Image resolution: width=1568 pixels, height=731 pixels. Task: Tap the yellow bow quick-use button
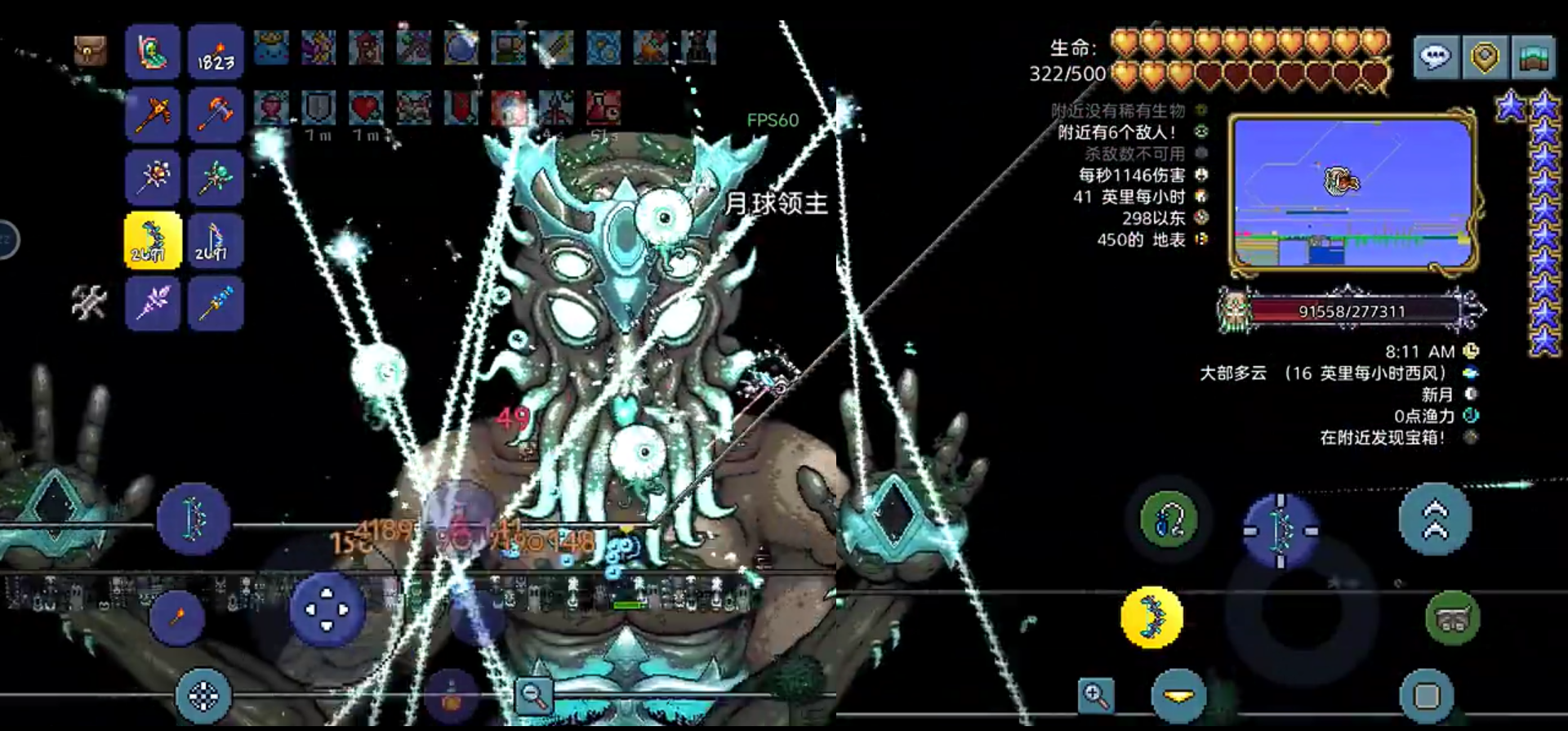click(1152, 617)
